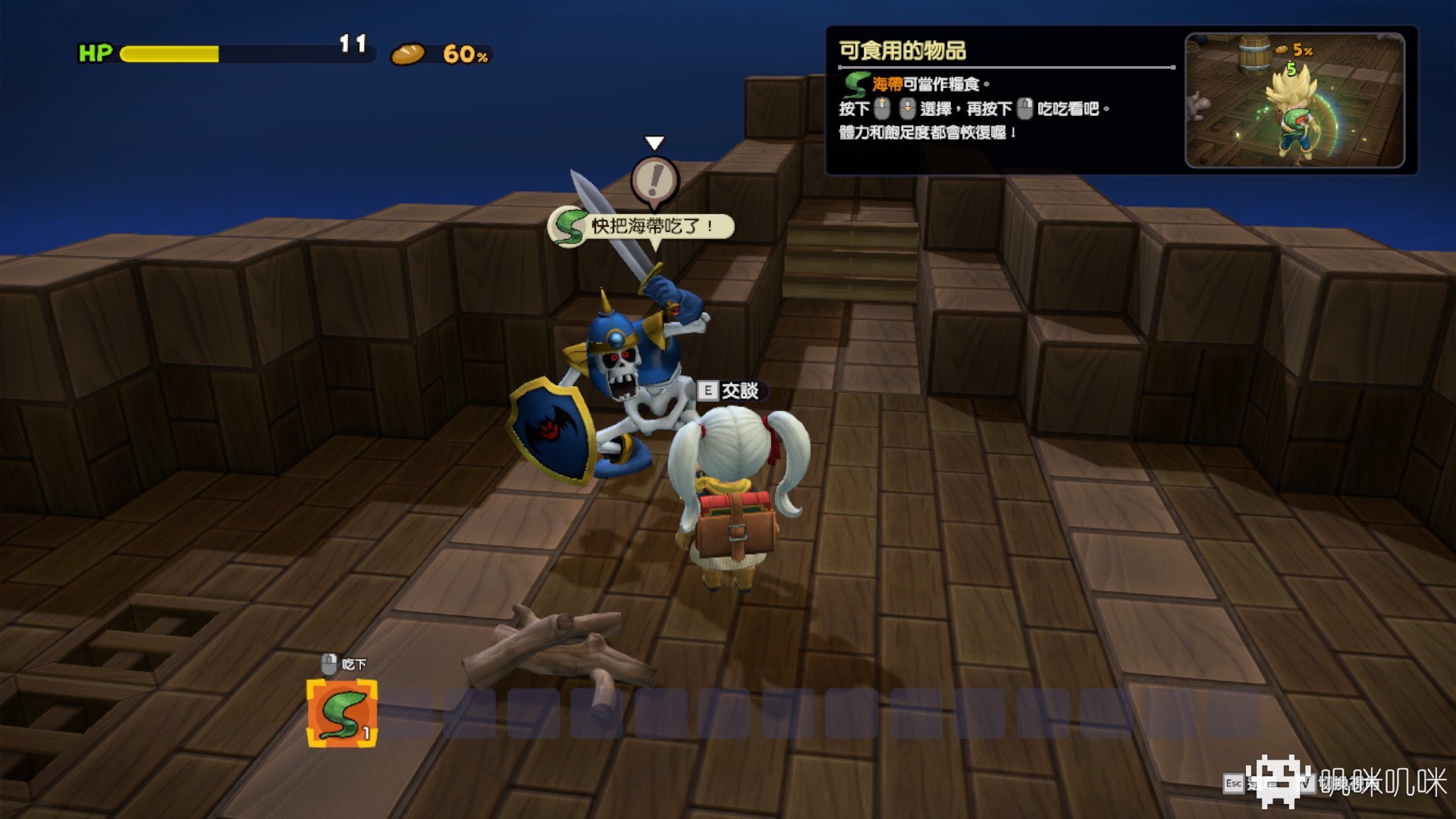
Task: Click the skeleton's kelp speech bubble
Action: pos(642,226)
